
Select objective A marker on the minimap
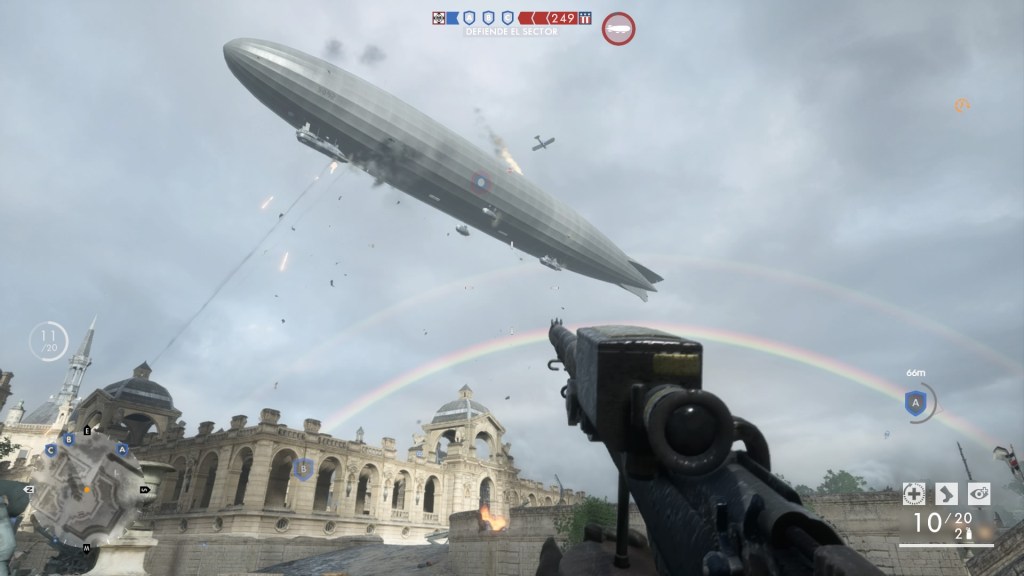coord(123,450)
